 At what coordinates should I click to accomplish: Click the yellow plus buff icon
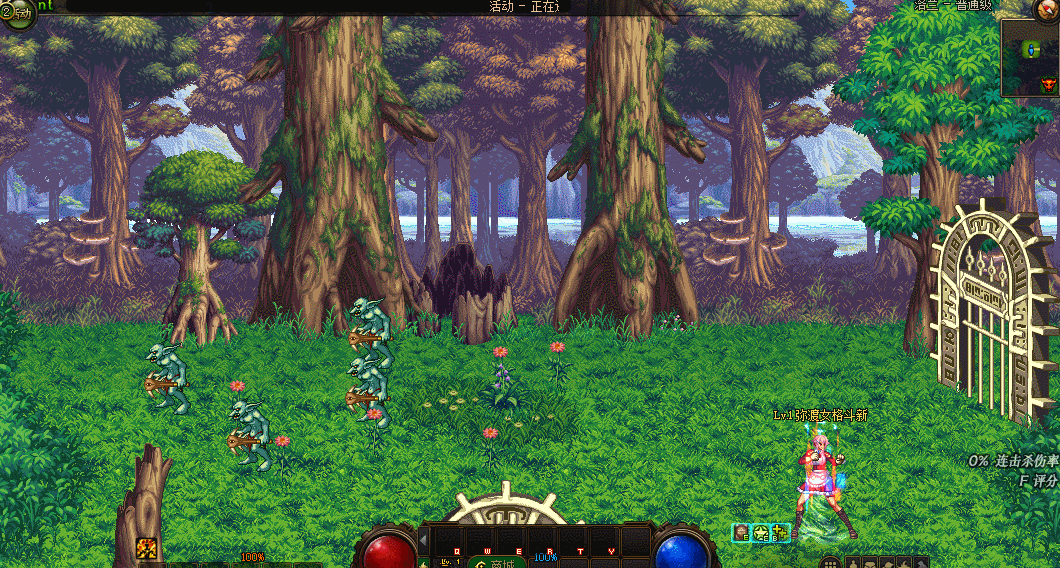780,533
